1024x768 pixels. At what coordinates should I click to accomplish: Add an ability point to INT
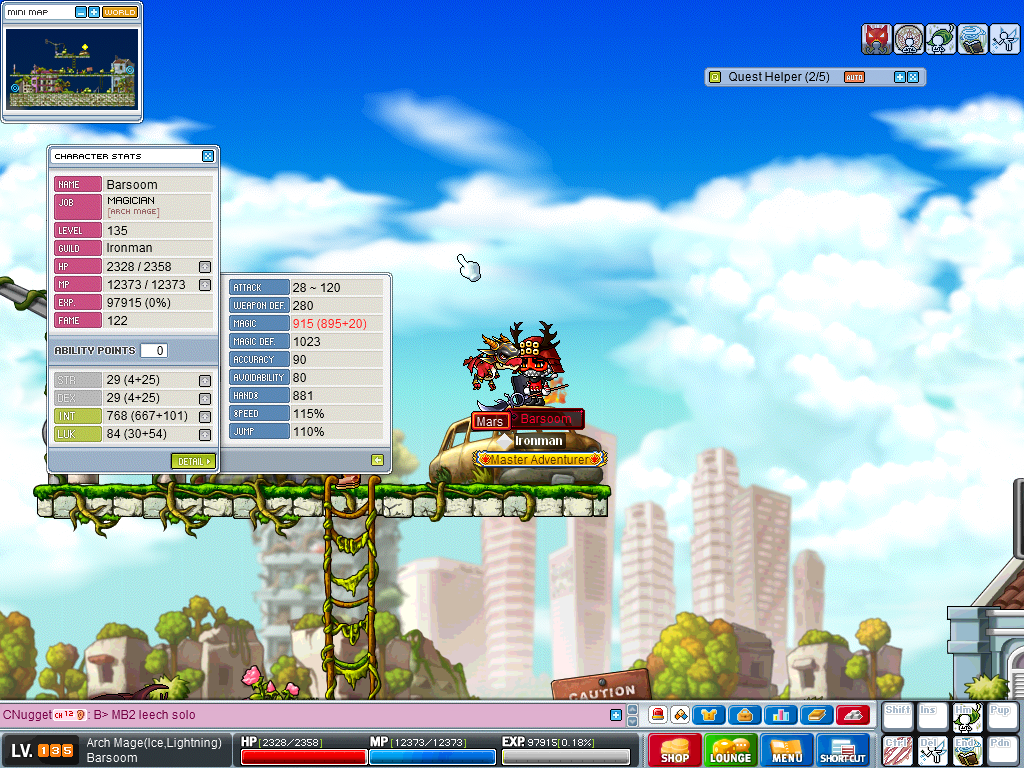coord(205,416)
